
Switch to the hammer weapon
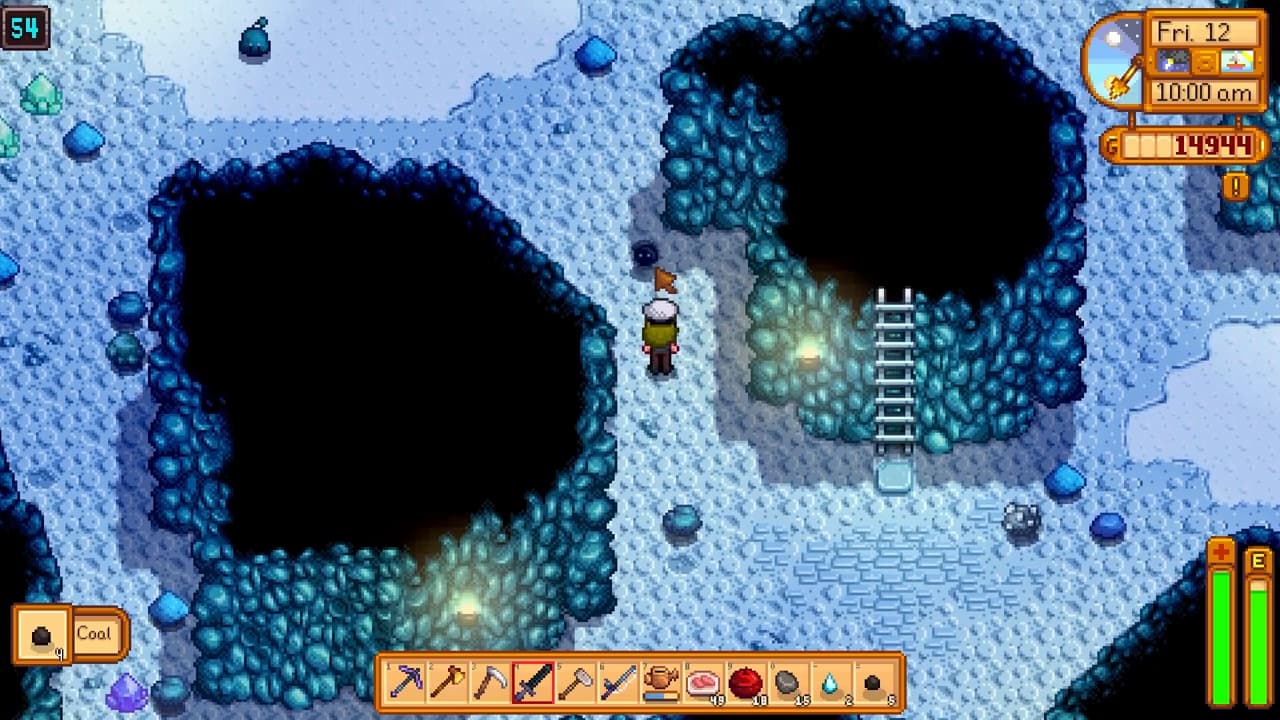pyautogui.click(x=575, y=683)
